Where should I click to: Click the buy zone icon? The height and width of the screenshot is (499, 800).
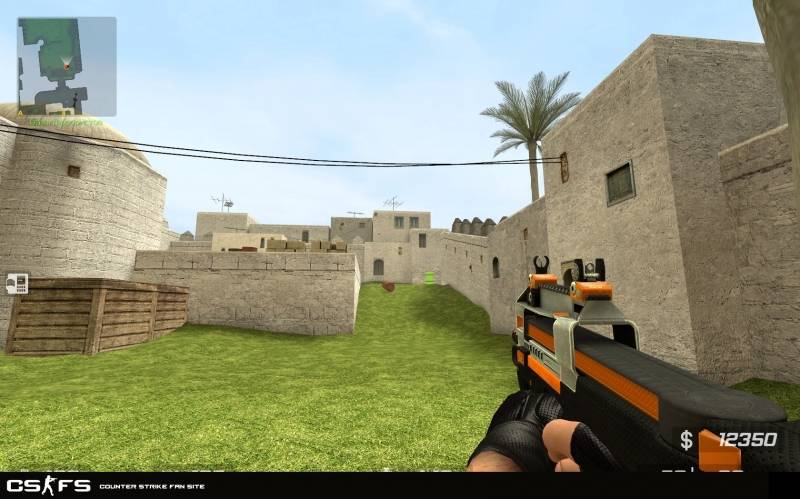(x=17, y=283)
